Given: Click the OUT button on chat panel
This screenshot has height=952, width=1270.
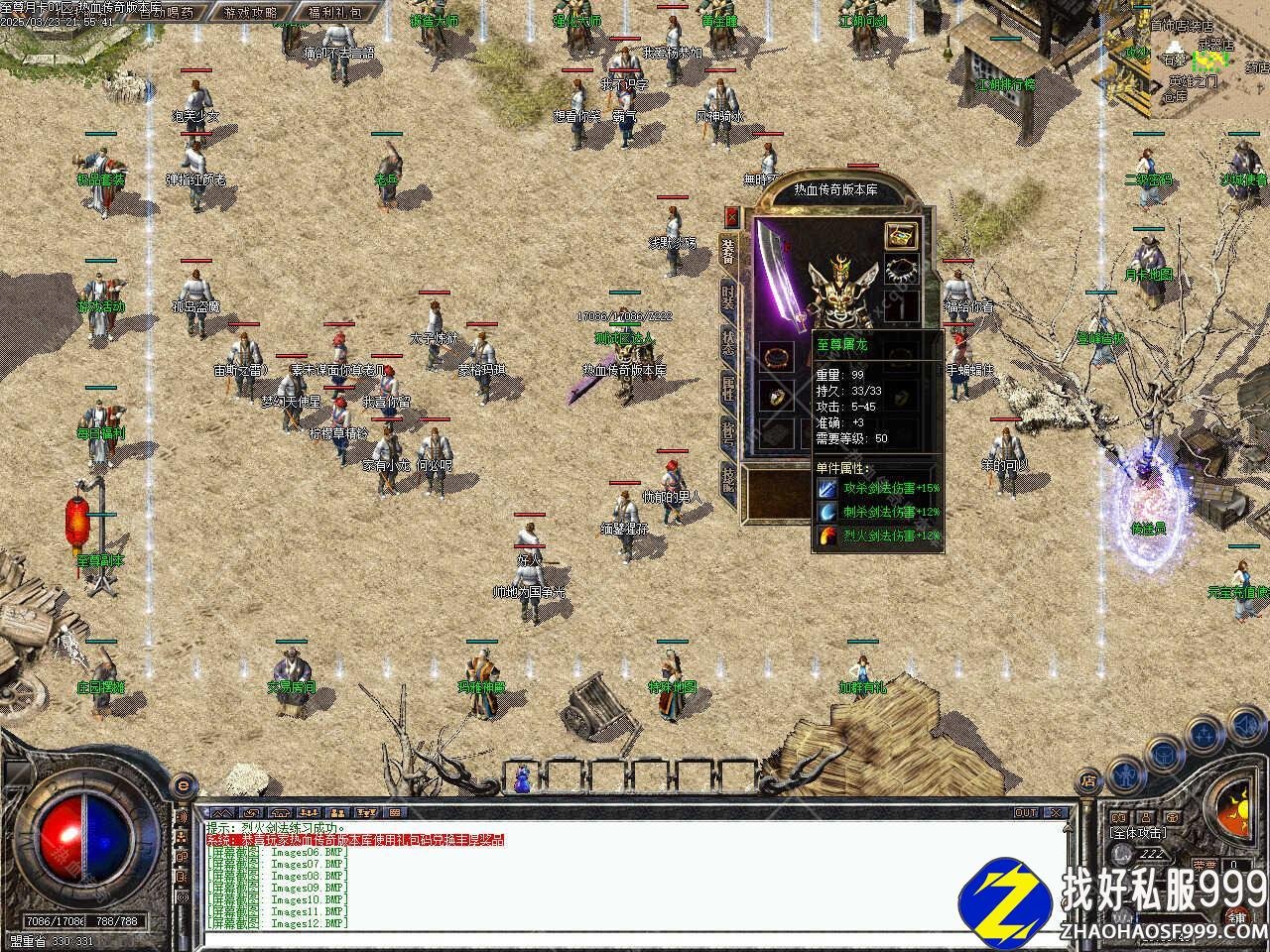Looking at the screenshot, I should [1026, 812].
